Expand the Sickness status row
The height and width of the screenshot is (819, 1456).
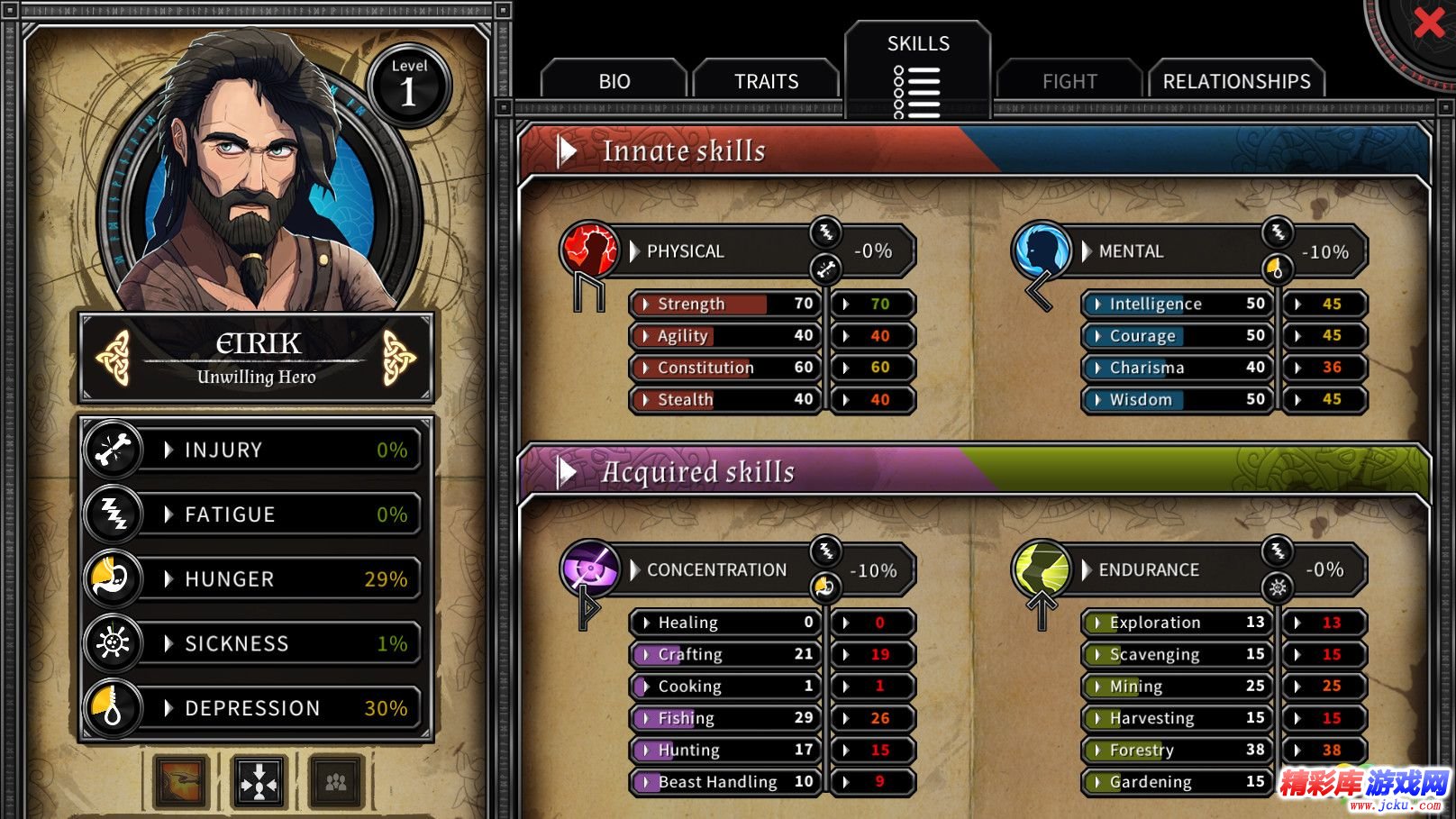click(252, 643)
